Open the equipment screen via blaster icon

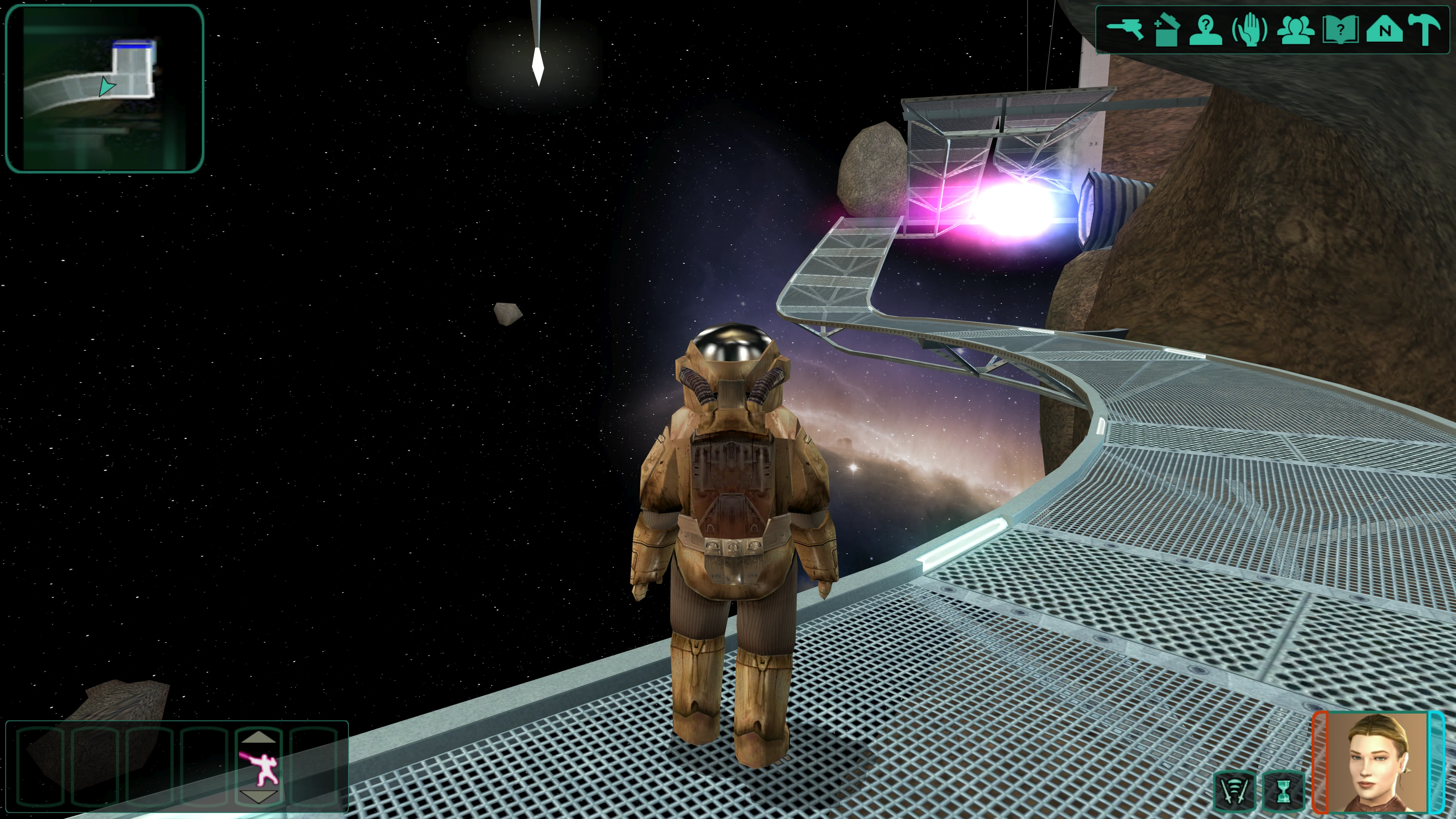(1125, 29)
